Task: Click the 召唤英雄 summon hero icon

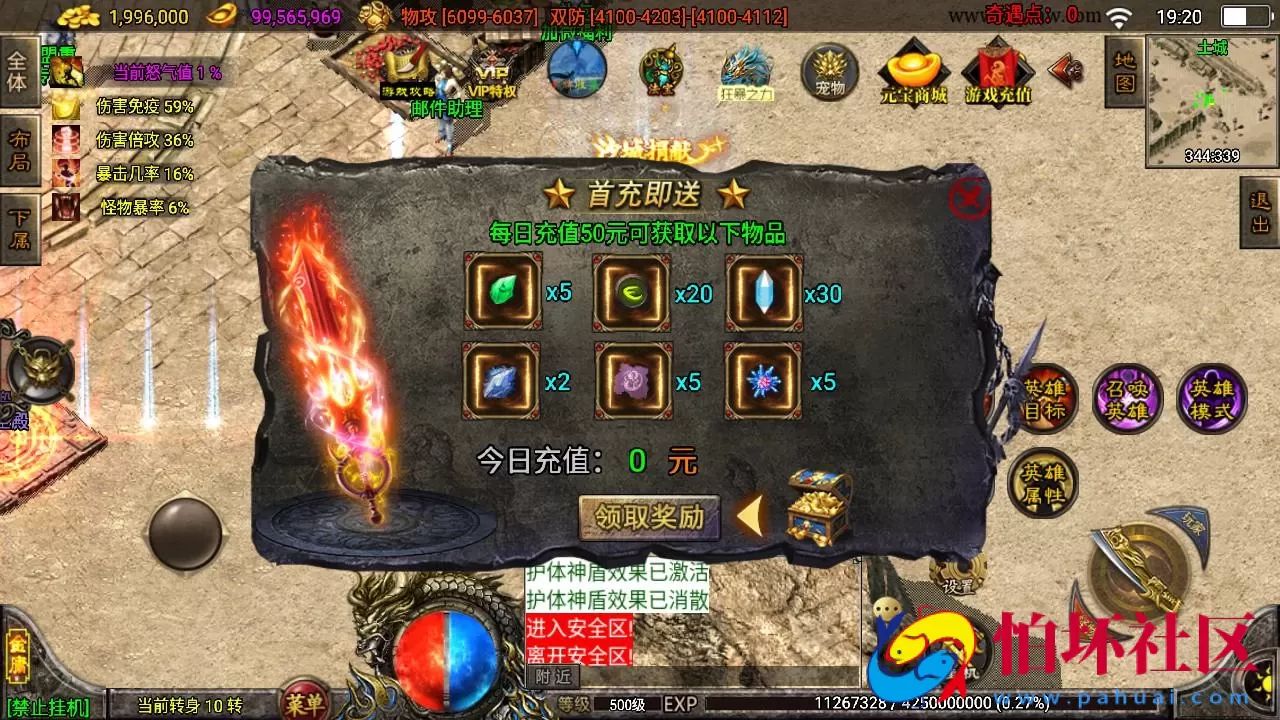Action: click(1127, 398)
